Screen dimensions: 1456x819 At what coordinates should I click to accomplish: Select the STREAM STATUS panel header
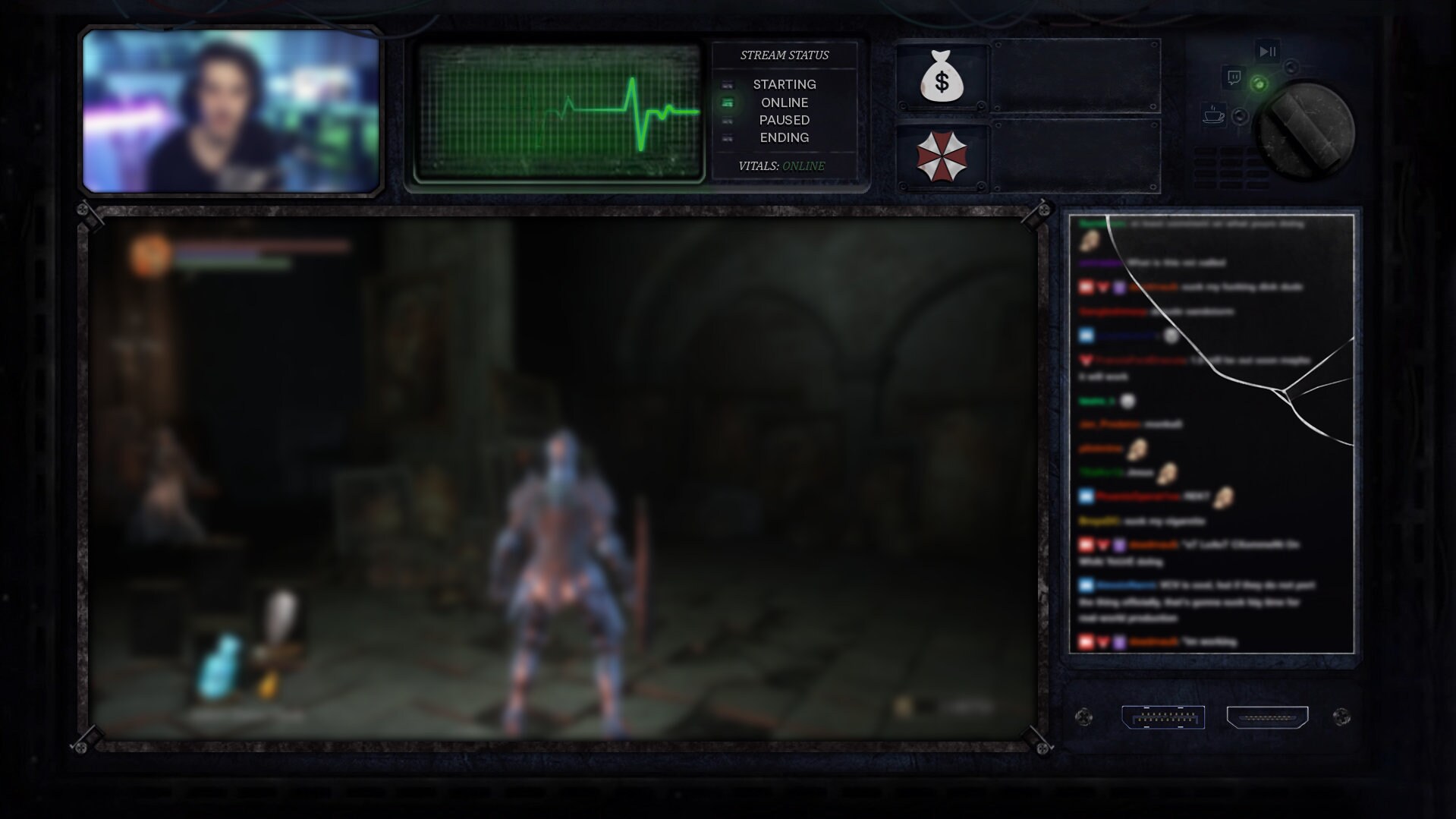[x=785, y=54]
